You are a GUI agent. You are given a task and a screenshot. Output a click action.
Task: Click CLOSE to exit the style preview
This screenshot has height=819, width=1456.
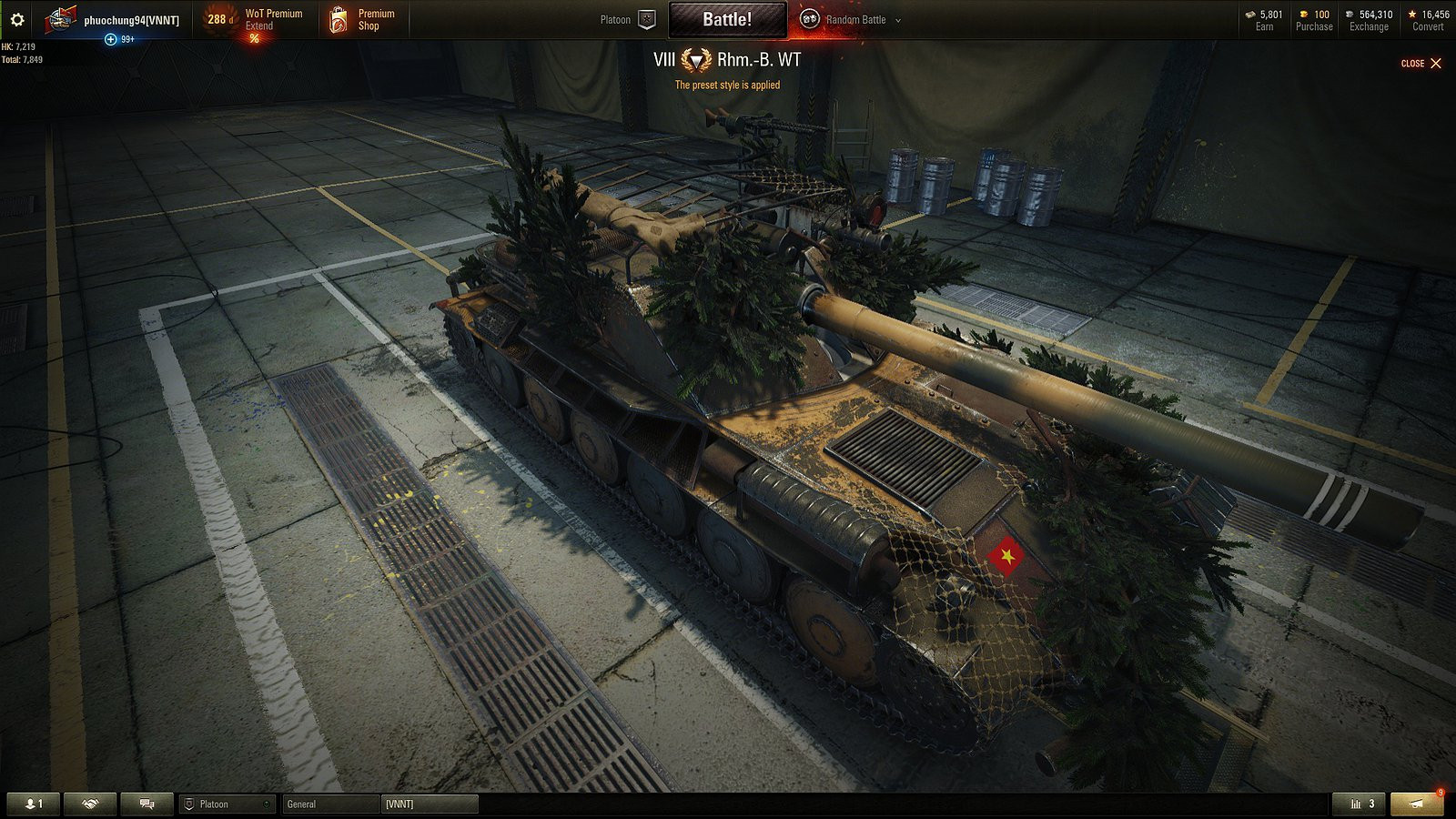pos(1421,64)
